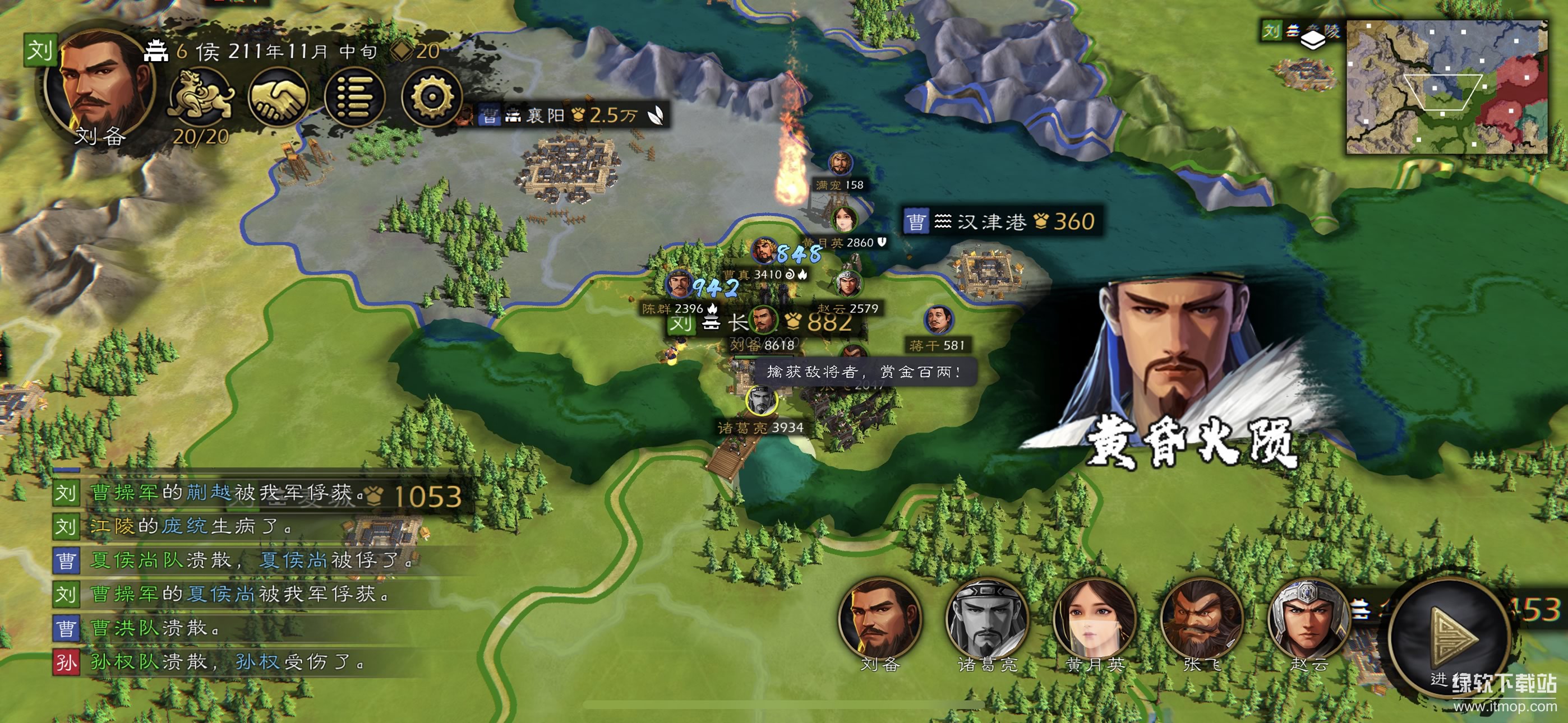This screenshot has width=1568, height=723.
Task: Open the lion statue officers menu
Action: point(201,98)
